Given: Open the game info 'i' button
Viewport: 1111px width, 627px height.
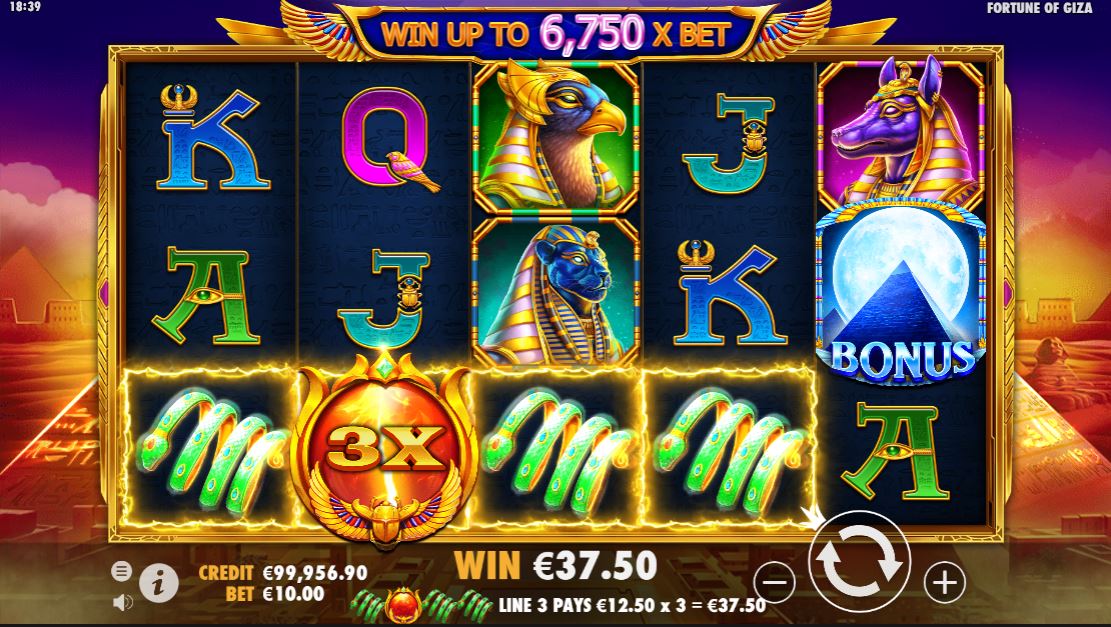Looking at the screenshot, I should click(x=159, y=582).
